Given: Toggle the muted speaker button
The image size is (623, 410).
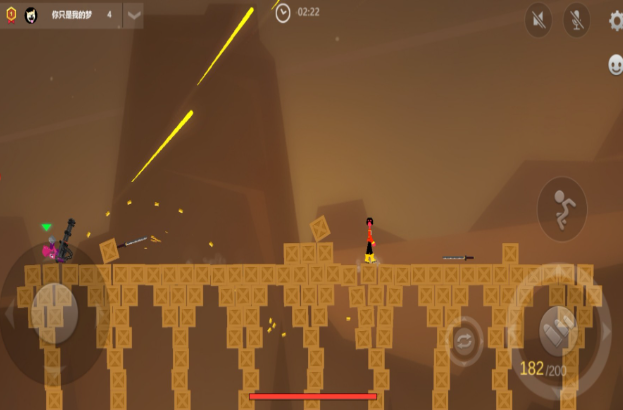Looking at the screenshot, I should click(539, 19).
